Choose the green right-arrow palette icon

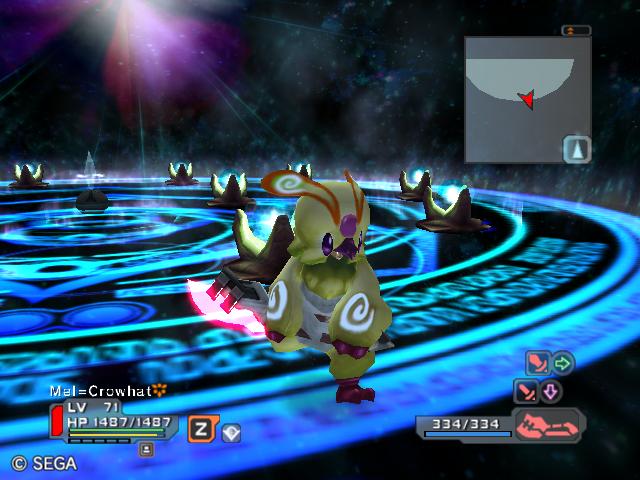[563, 362]
